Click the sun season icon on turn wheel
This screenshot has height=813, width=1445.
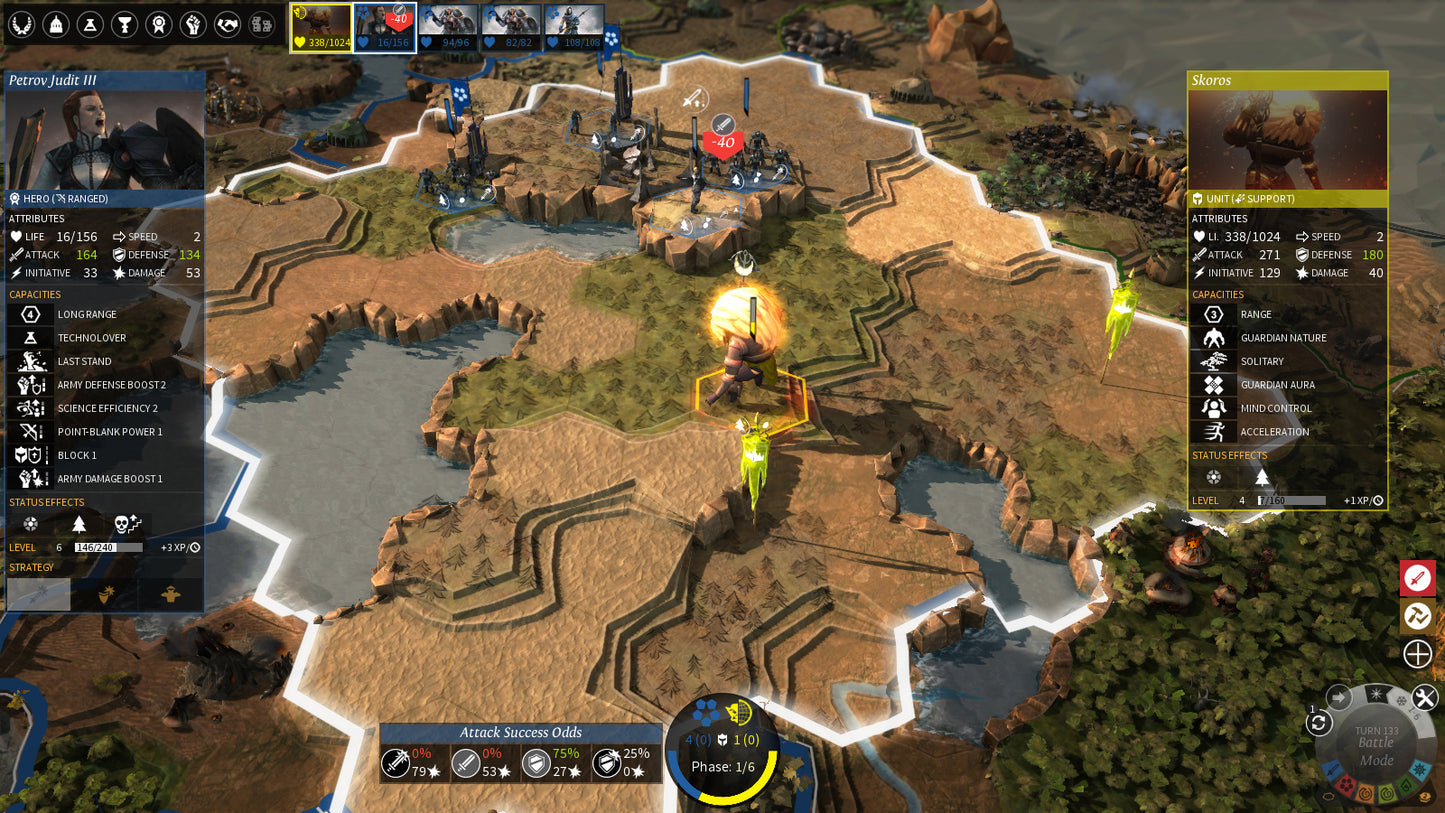tap(1376, 694)
